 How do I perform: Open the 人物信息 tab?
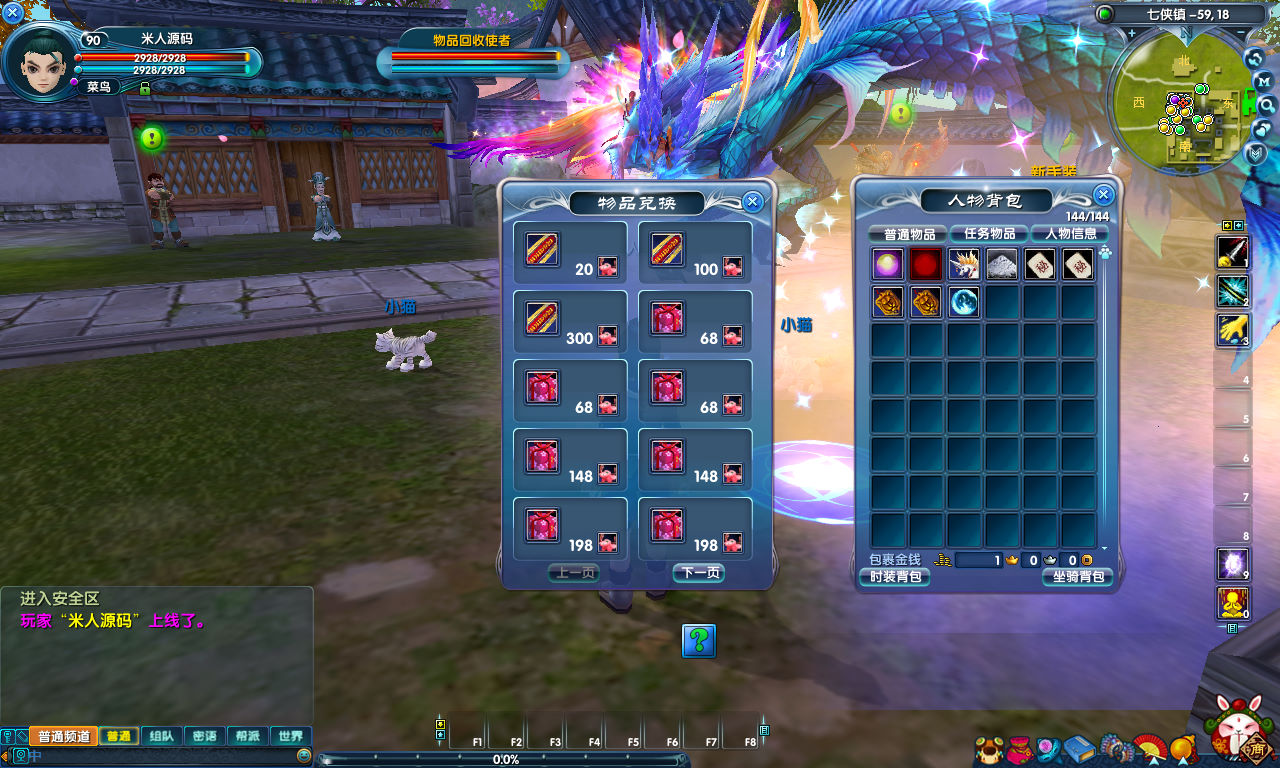coord(1070,234)
